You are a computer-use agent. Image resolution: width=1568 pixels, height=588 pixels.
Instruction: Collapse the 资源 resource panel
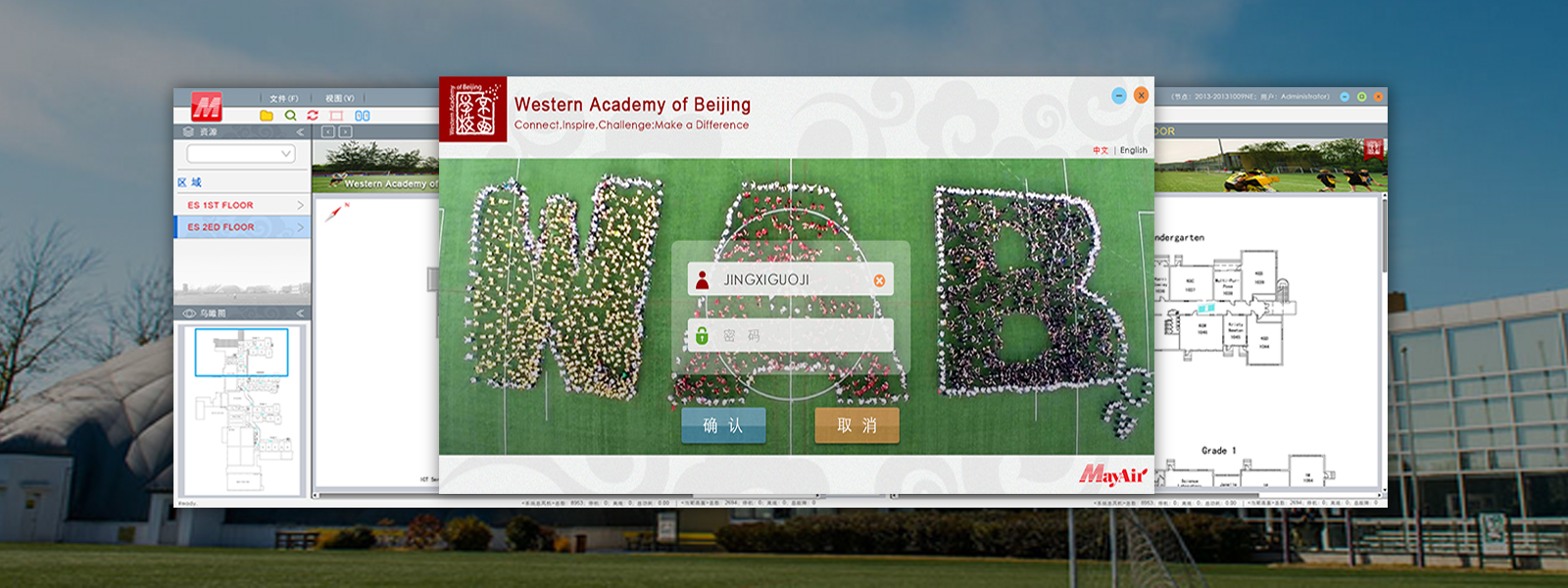300,131
